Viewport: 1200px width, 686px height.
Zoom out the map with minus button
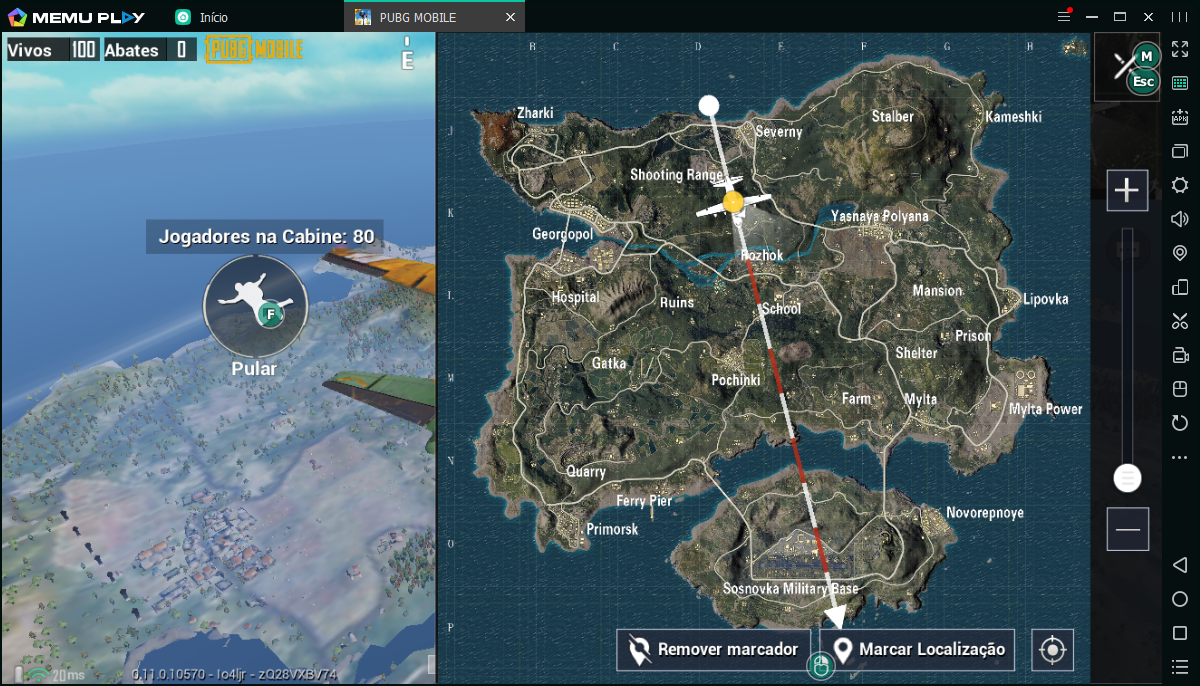(x=1127, y=529)
